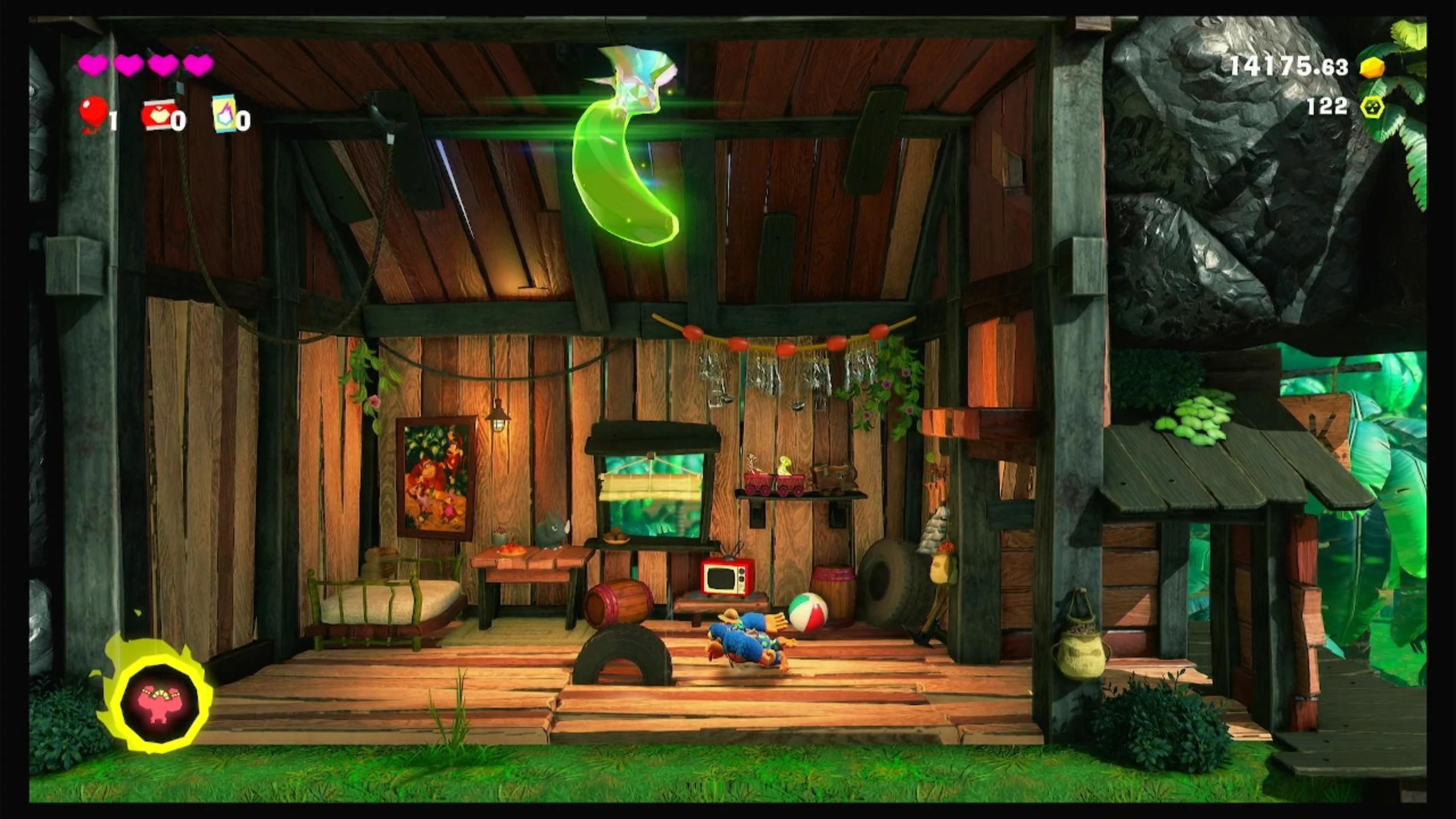Screen dimensions: 1456x819
Task: Choose the red heart juice item
Action: [158, 115]
